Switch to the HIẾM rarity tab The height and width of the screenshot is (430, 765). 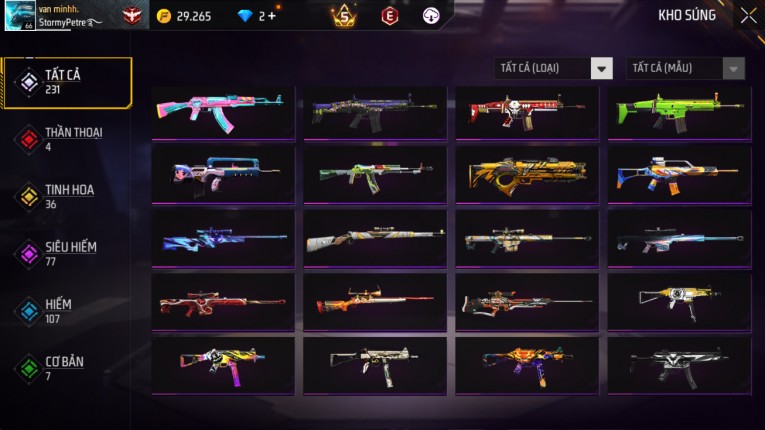click(x=60, y=310)
